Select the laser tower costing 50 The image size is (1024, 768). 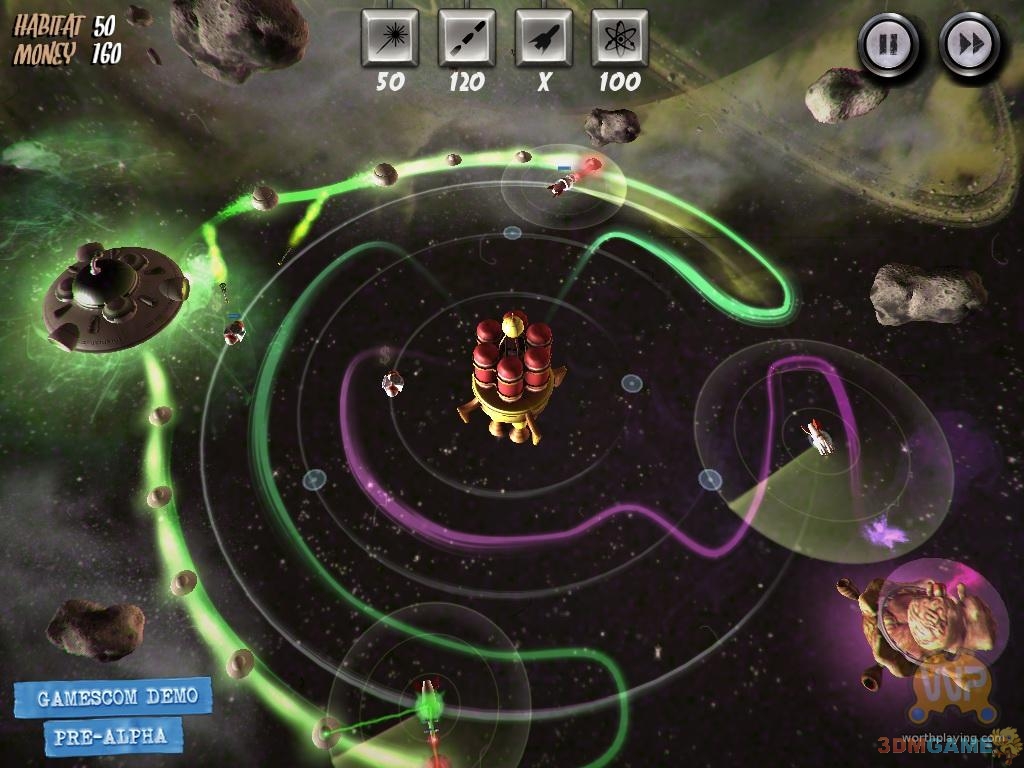point(389,39)
